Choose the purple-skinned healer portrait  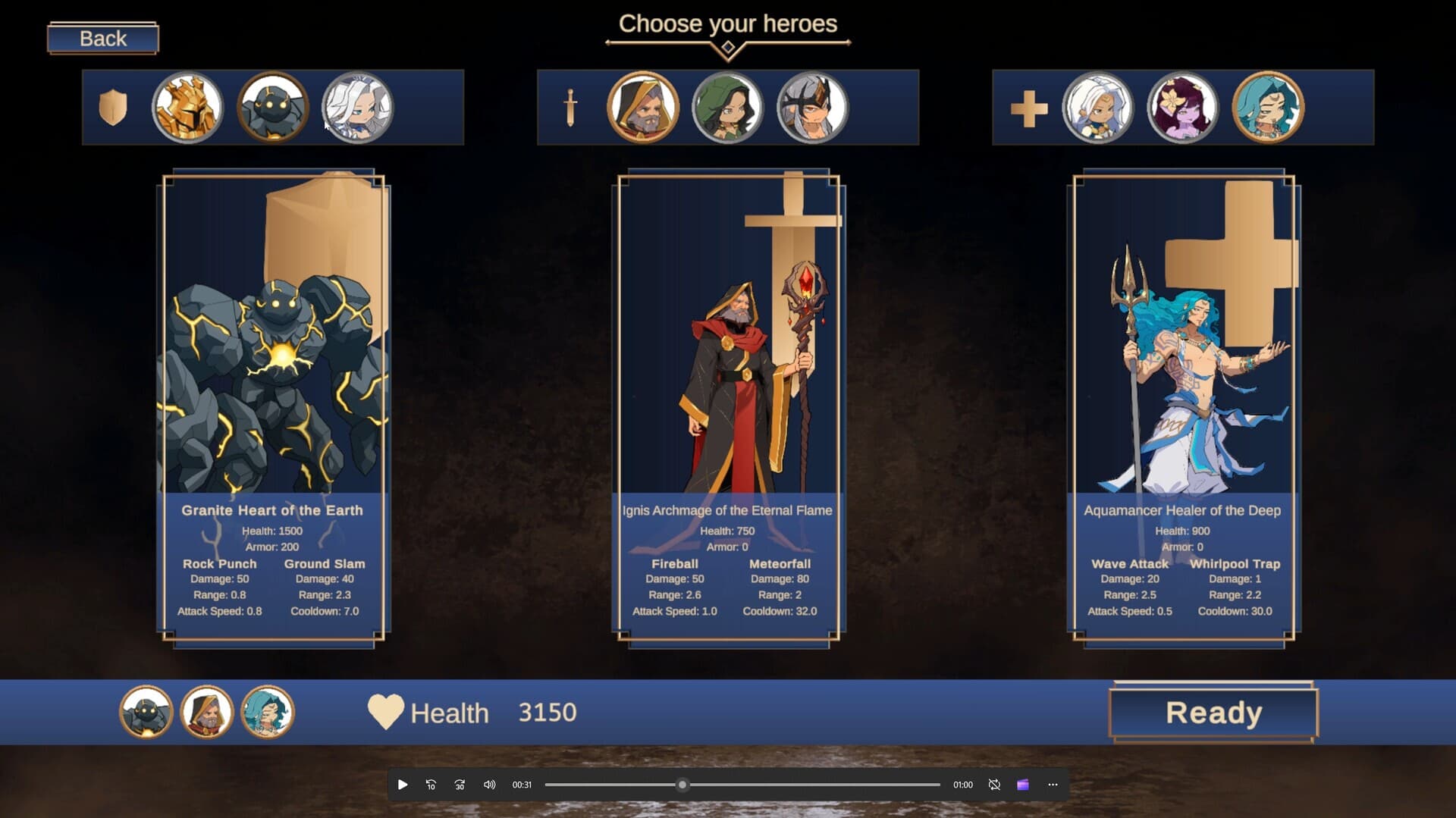tap(1181, 107)
